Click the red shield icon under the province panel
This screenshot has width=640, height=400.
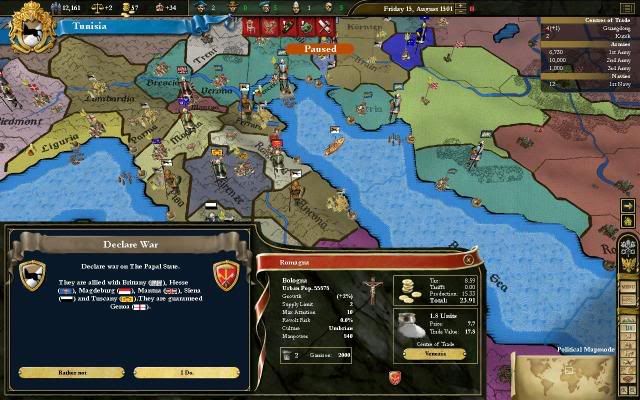pos(397,376)
